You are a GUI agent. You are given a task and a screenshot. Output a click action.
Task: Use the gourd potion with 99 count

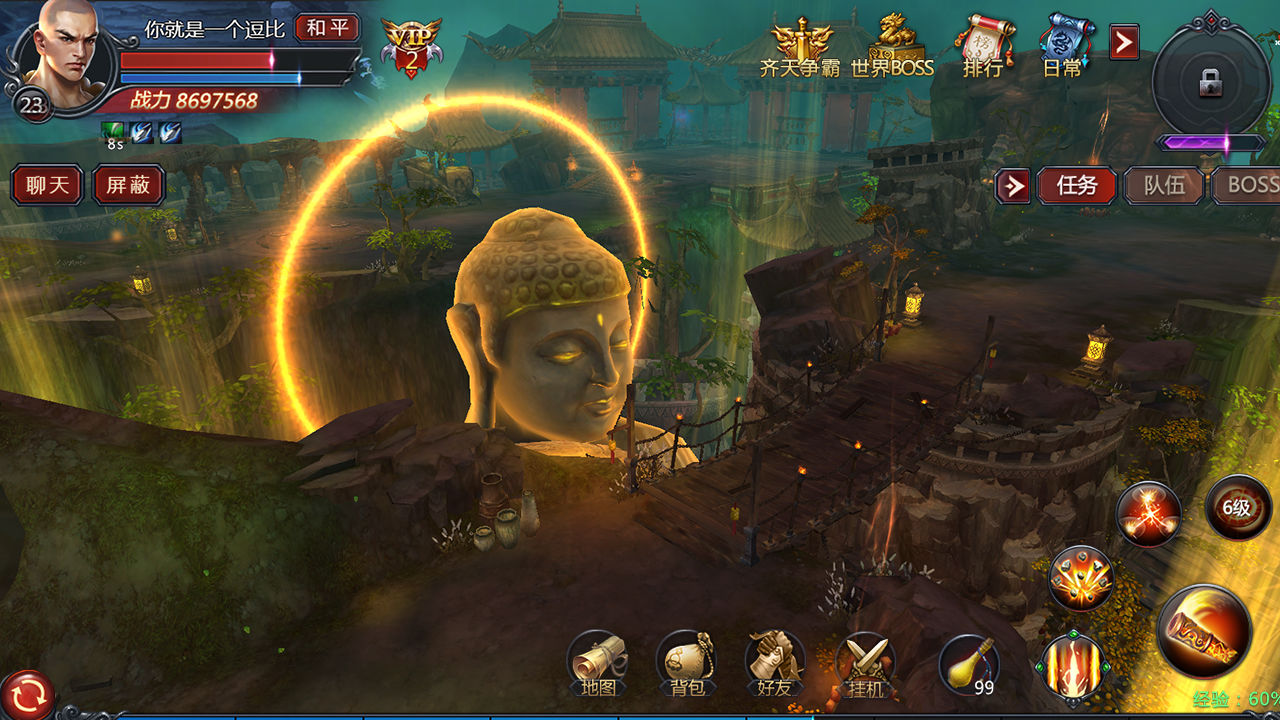tap(969, 664)
